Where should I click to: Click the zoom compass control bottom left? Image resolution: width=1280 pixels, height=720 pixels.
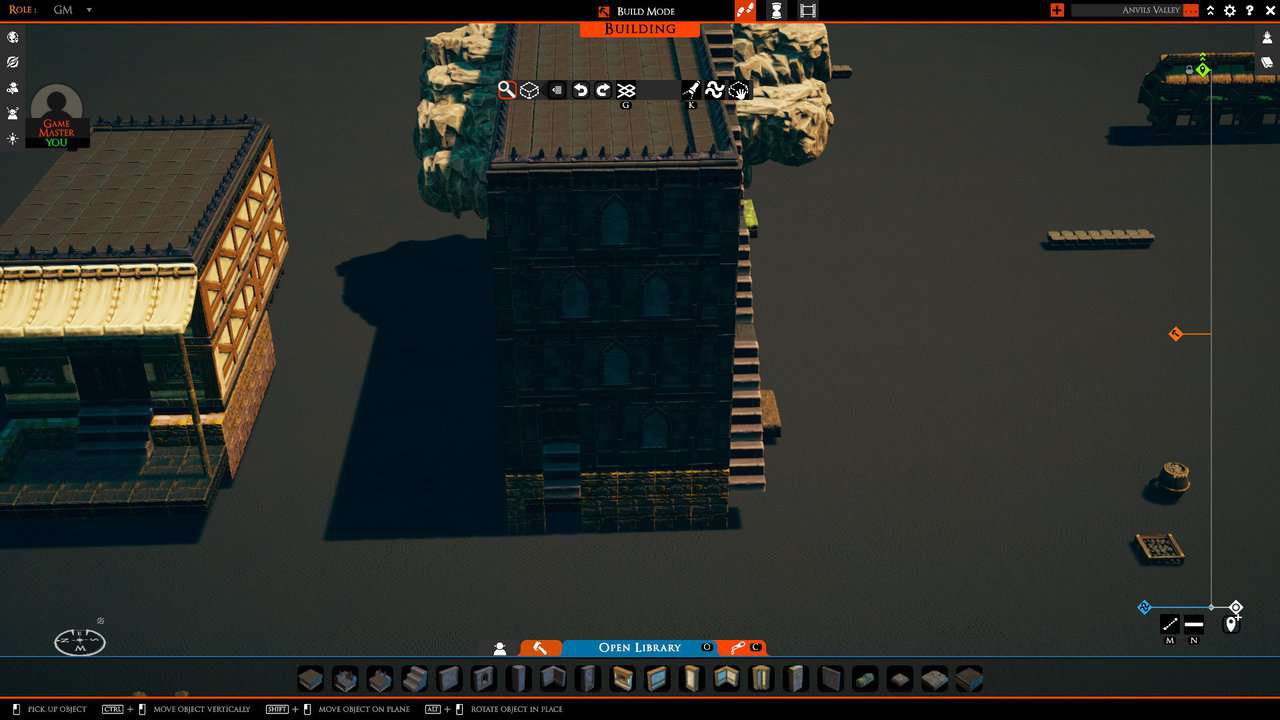(78, 640)
